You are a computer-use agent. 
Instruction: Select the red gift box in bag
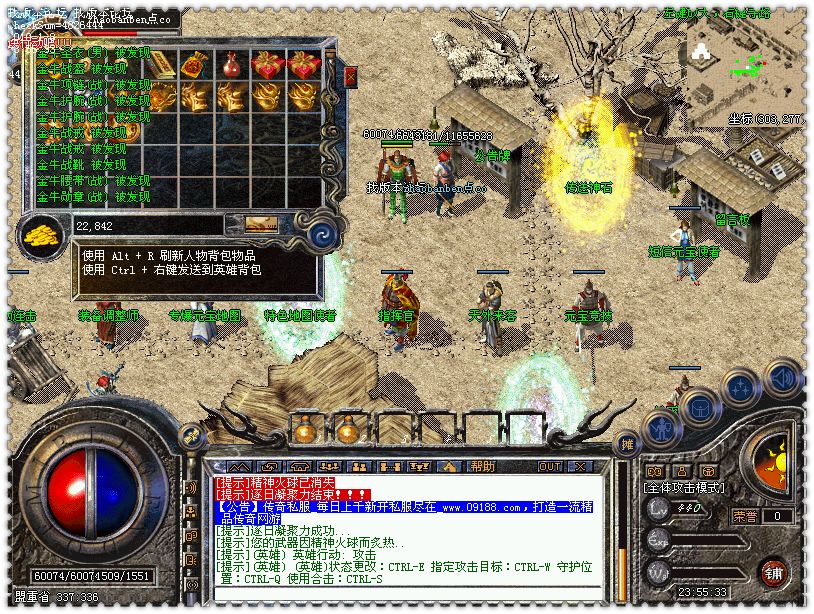[268, 65]
